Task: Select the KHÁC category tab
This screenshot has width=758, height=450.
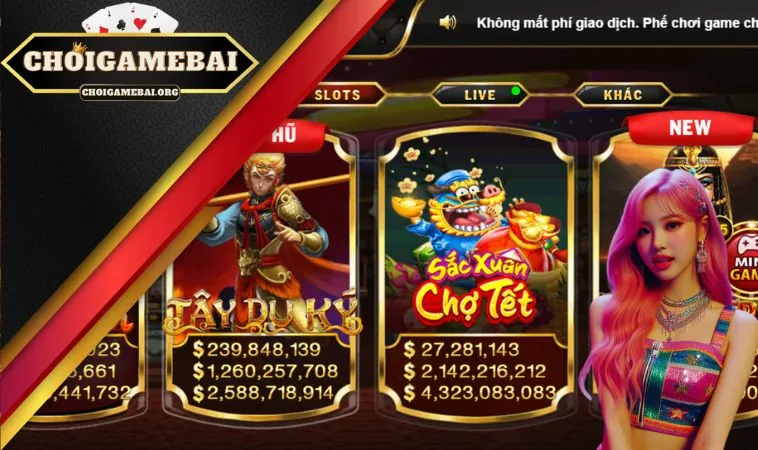Action: pyautogui.click(x=623, y=95)
